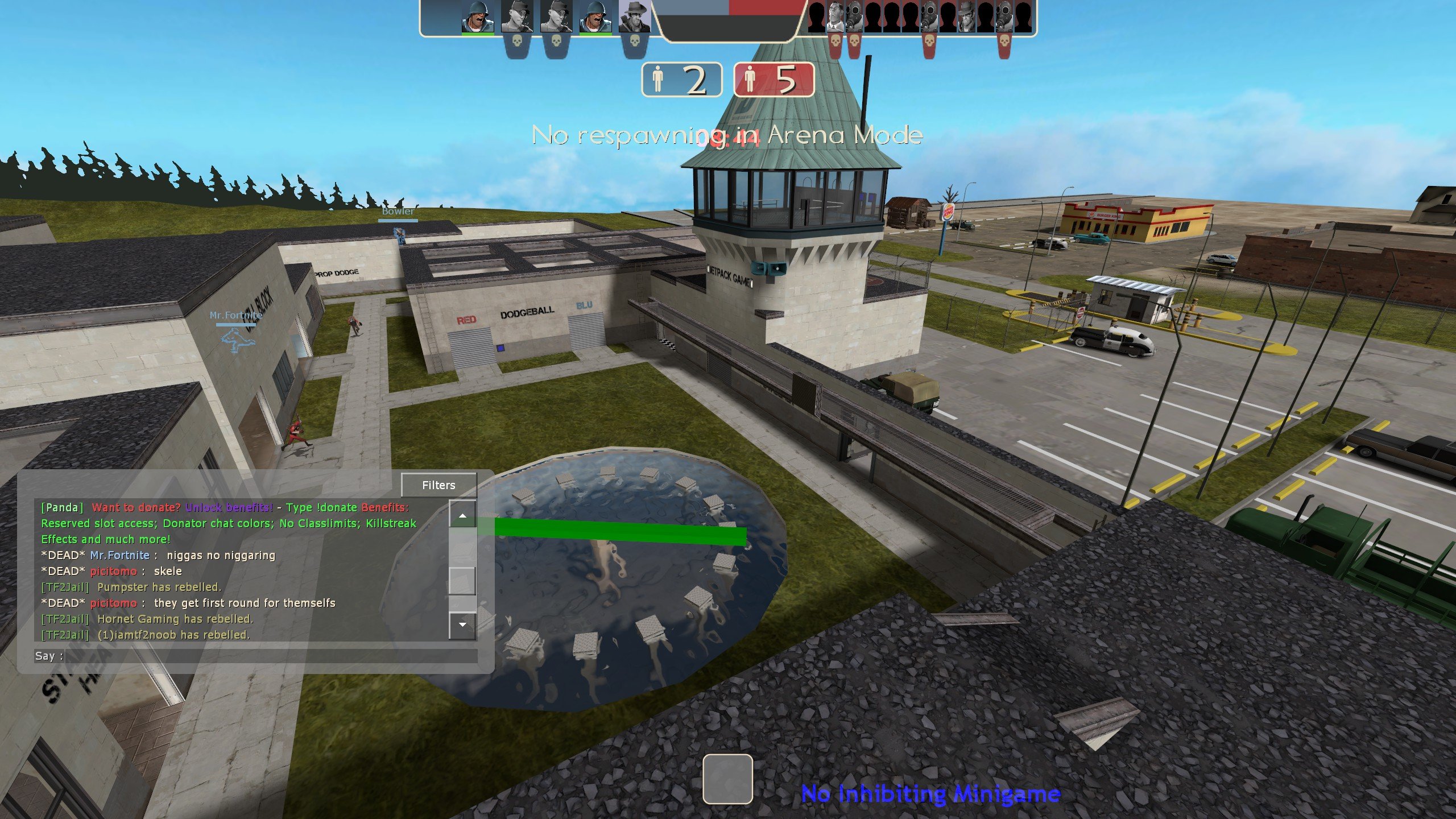The image size is (1456, 819).
Task: Click the chat scroll-down arrow
Action: [462, 624]
